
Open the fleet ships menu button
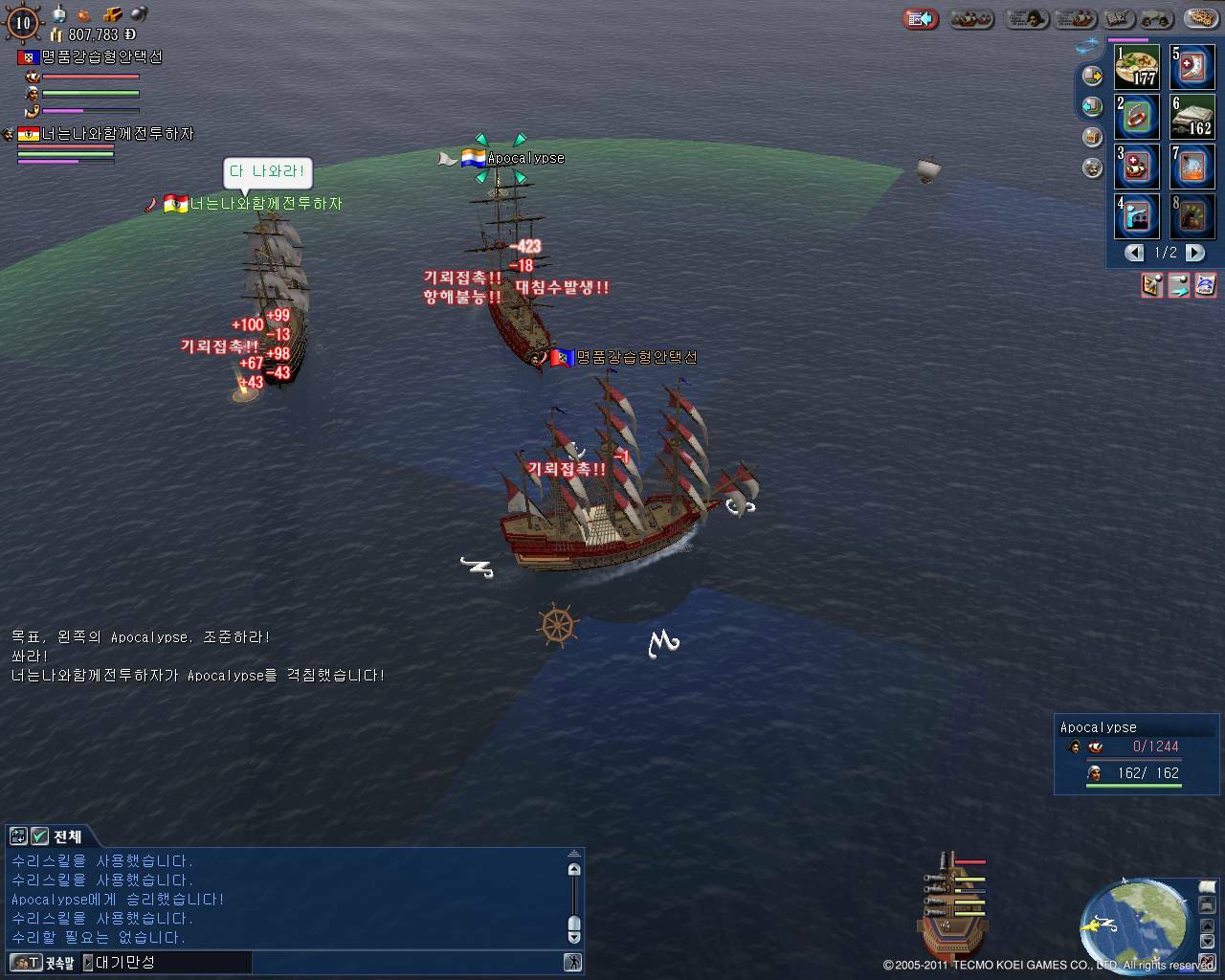971,18
